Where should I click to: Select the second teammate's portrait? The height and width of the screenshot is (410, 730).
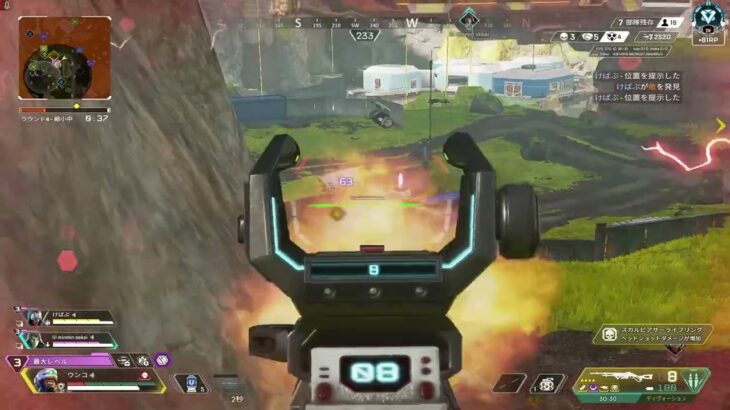click(x=31, y=339)
